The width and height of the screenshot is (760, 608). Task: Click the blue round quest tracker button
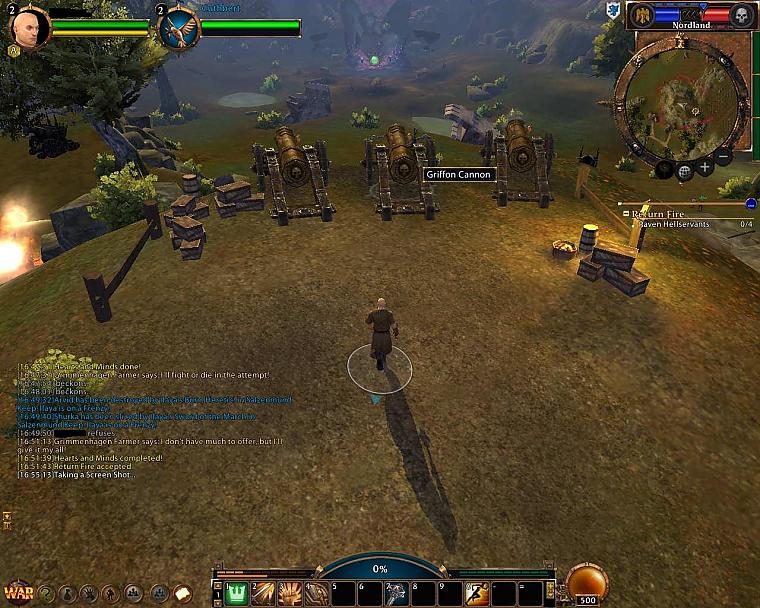pos(750,203)
